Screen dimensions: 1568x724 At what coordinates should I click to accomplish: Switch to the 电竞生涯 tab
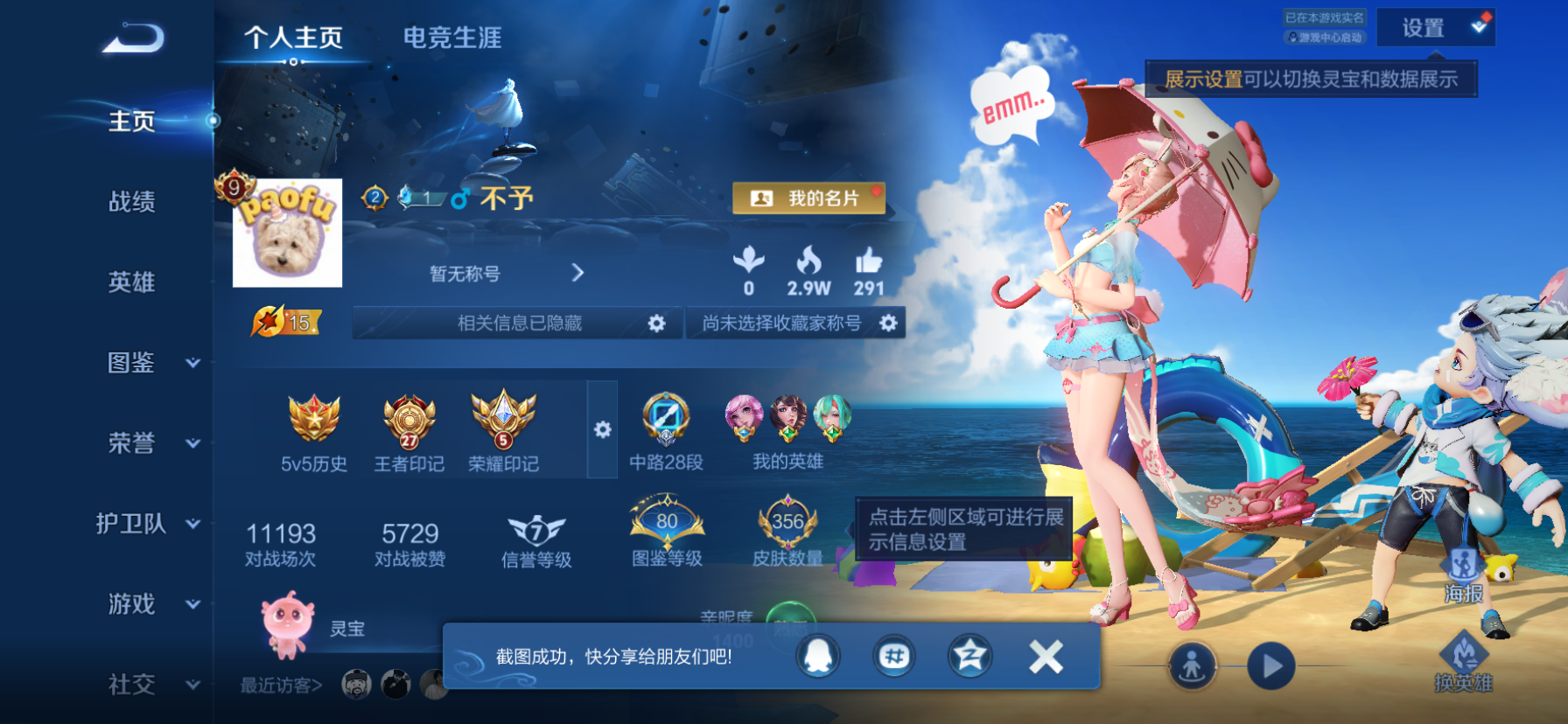click(451, 38)
